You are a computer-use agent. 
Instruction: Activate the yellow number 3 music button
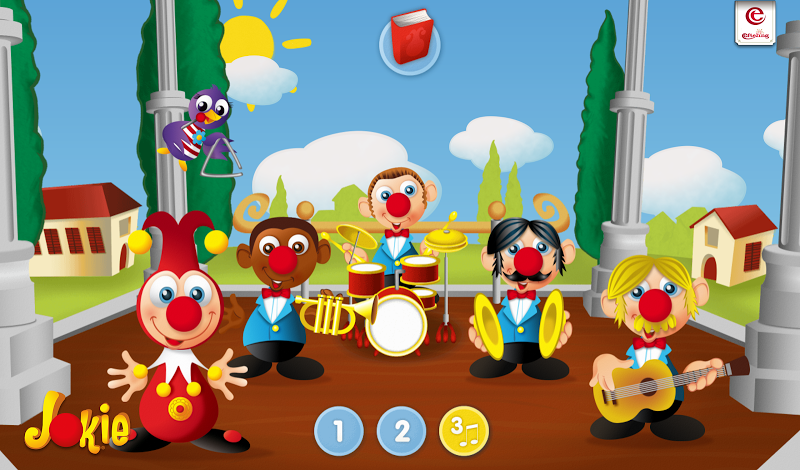coord(464,431)
